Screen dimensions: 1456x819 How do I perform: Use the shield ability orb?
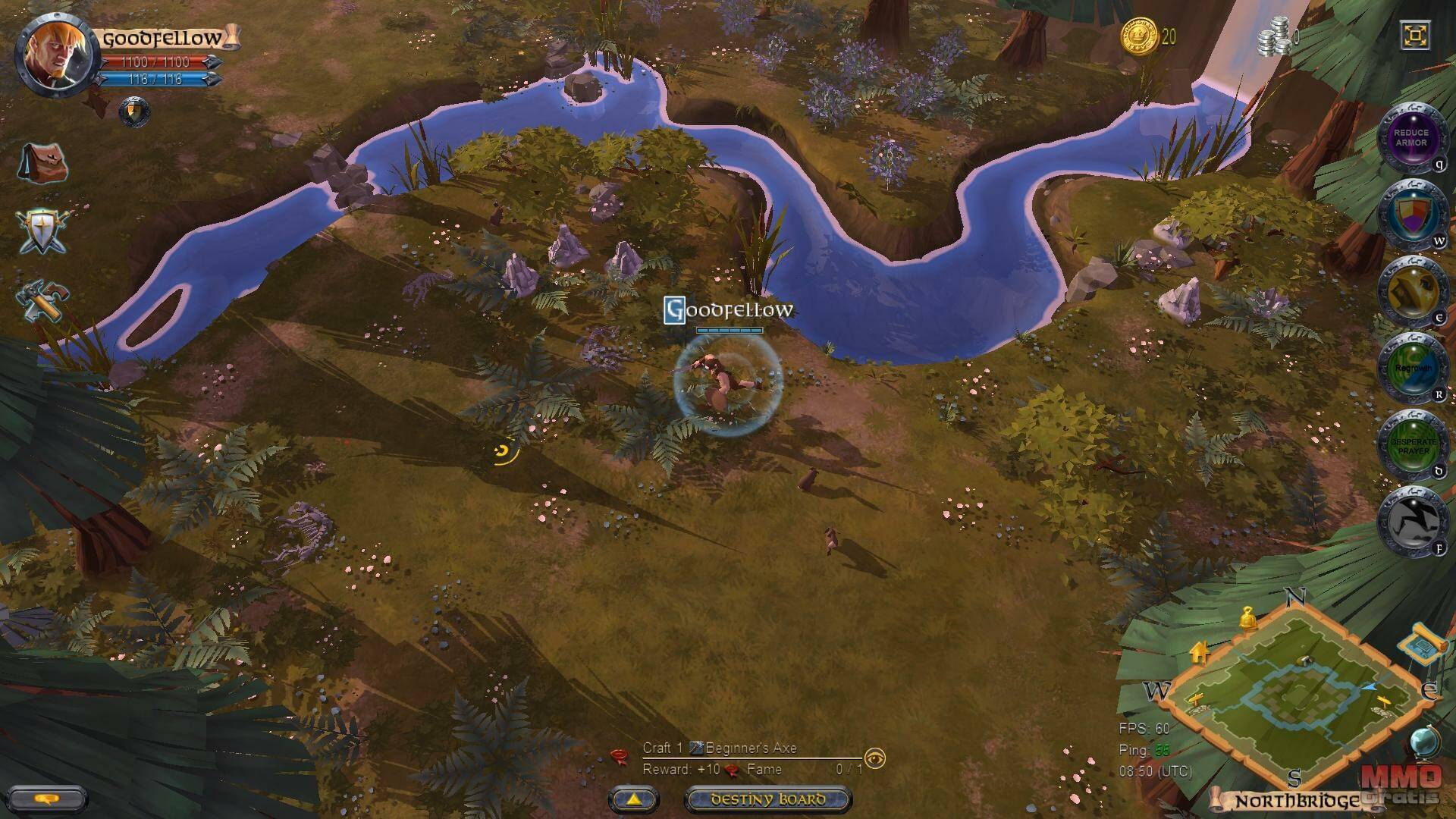(x=1410, y=215)
